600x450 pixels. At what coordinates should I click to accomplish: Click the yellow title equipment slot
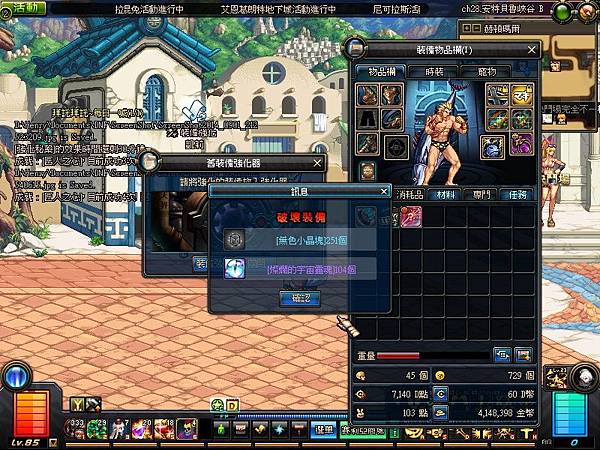tap(521, 95)
